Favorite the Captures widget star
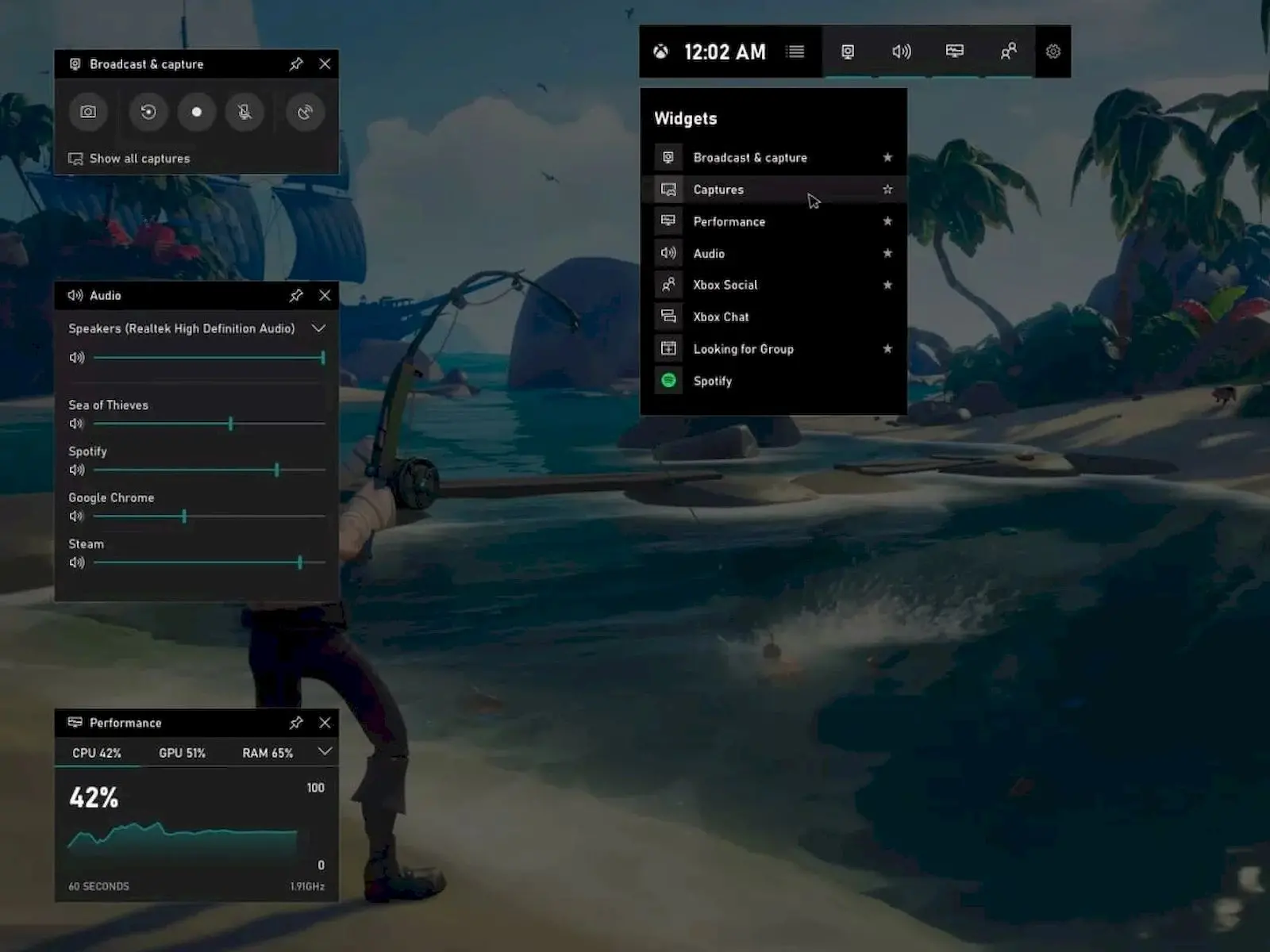This screenshot has height=952, width=1270. pos(887,190)
